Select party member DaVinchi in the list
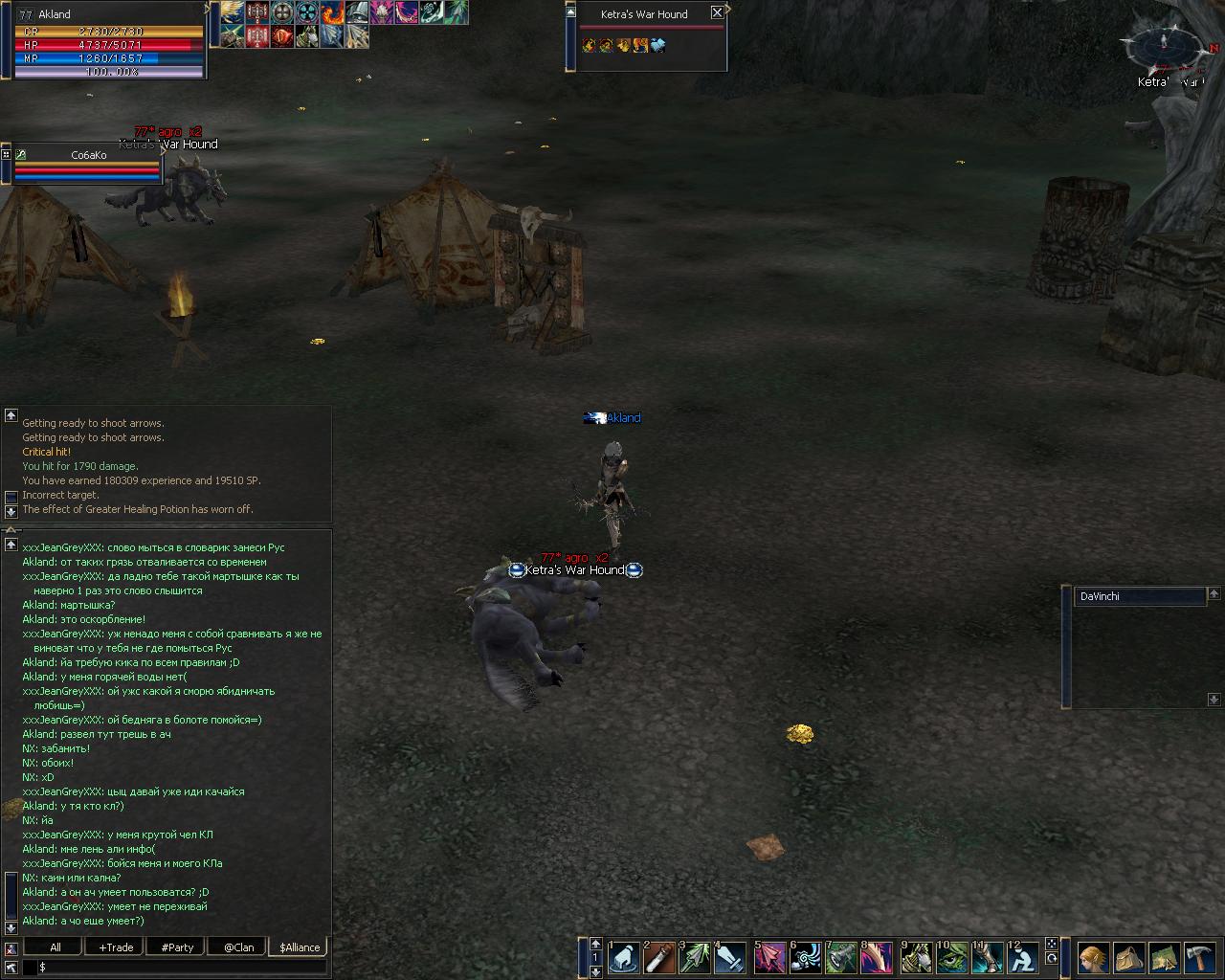The image size is (1225, 980). [x=1139, y=596]
